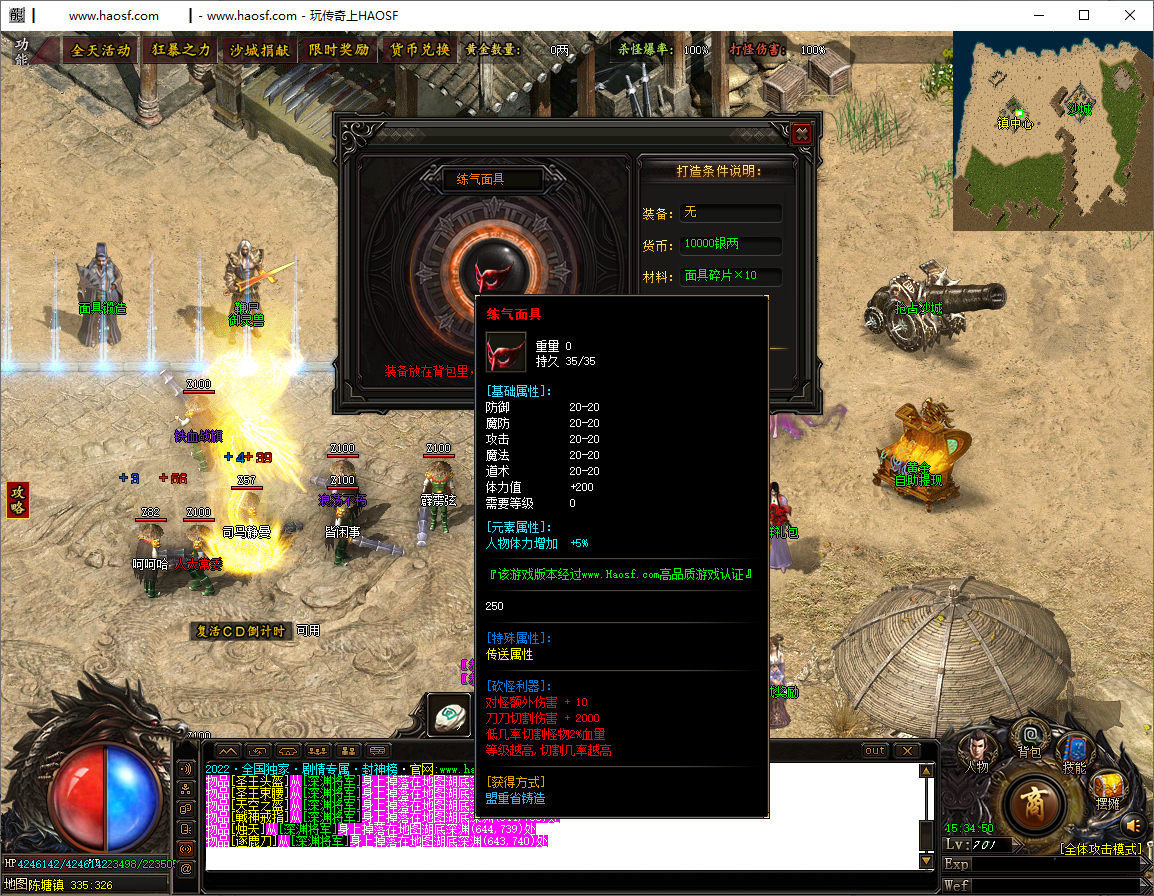The height and width of the screenshot is (896, 1154).
Task: Click the minimap
Action: (1052, 130)
